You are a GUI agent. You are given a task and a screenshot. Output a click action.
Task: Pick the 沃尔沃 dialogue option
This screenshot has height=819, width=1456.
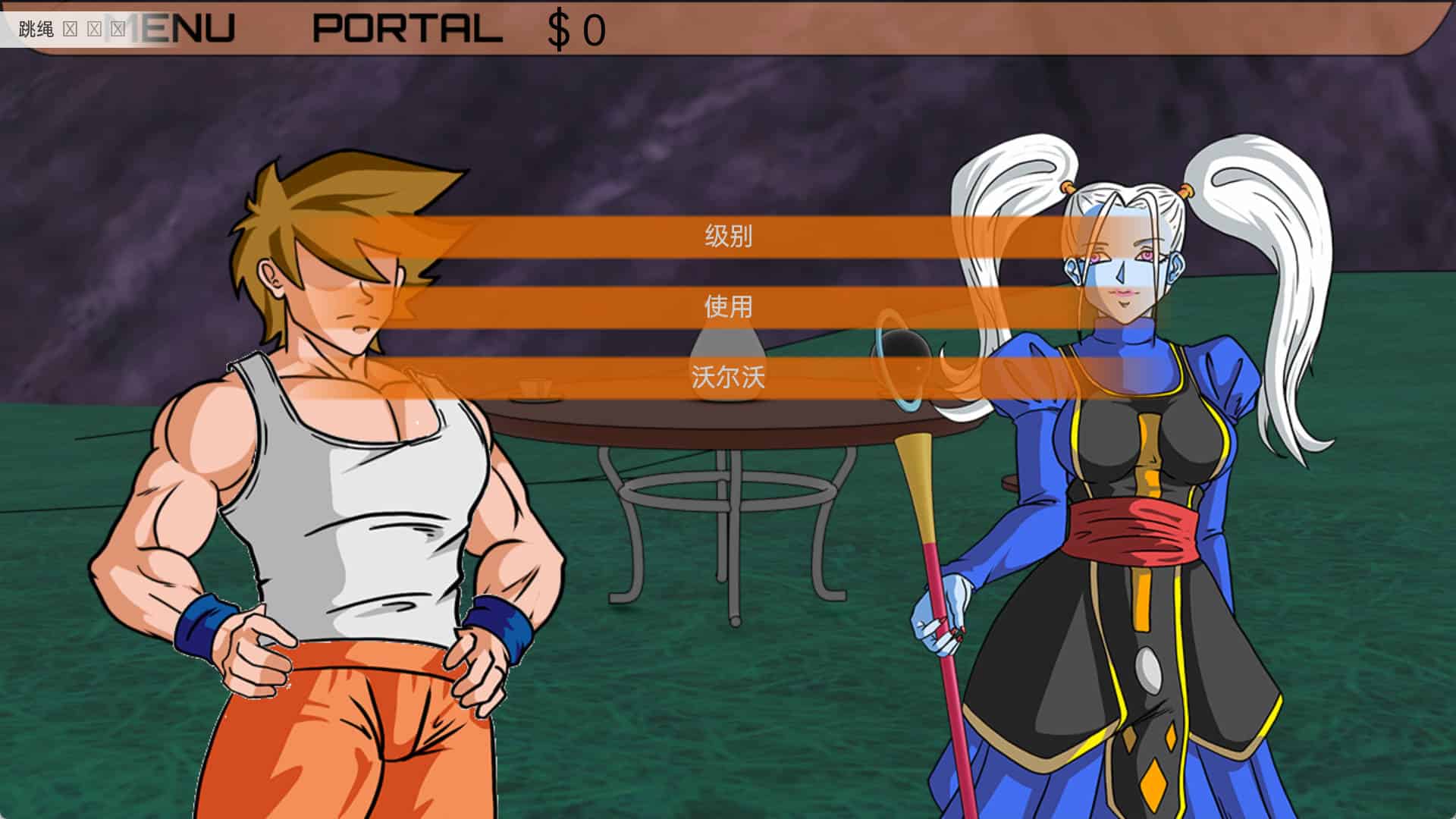click(728, 377)
